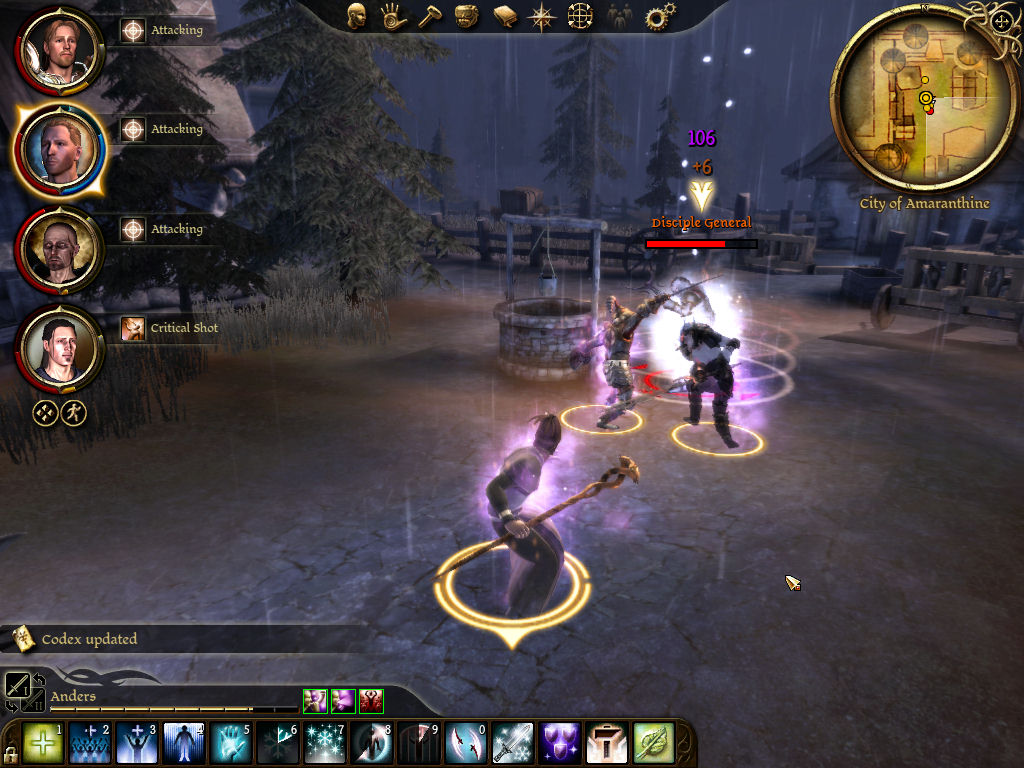Viewport: 1024px width, 768px height.
Task: Click the running figure party button
Action: 73,413
